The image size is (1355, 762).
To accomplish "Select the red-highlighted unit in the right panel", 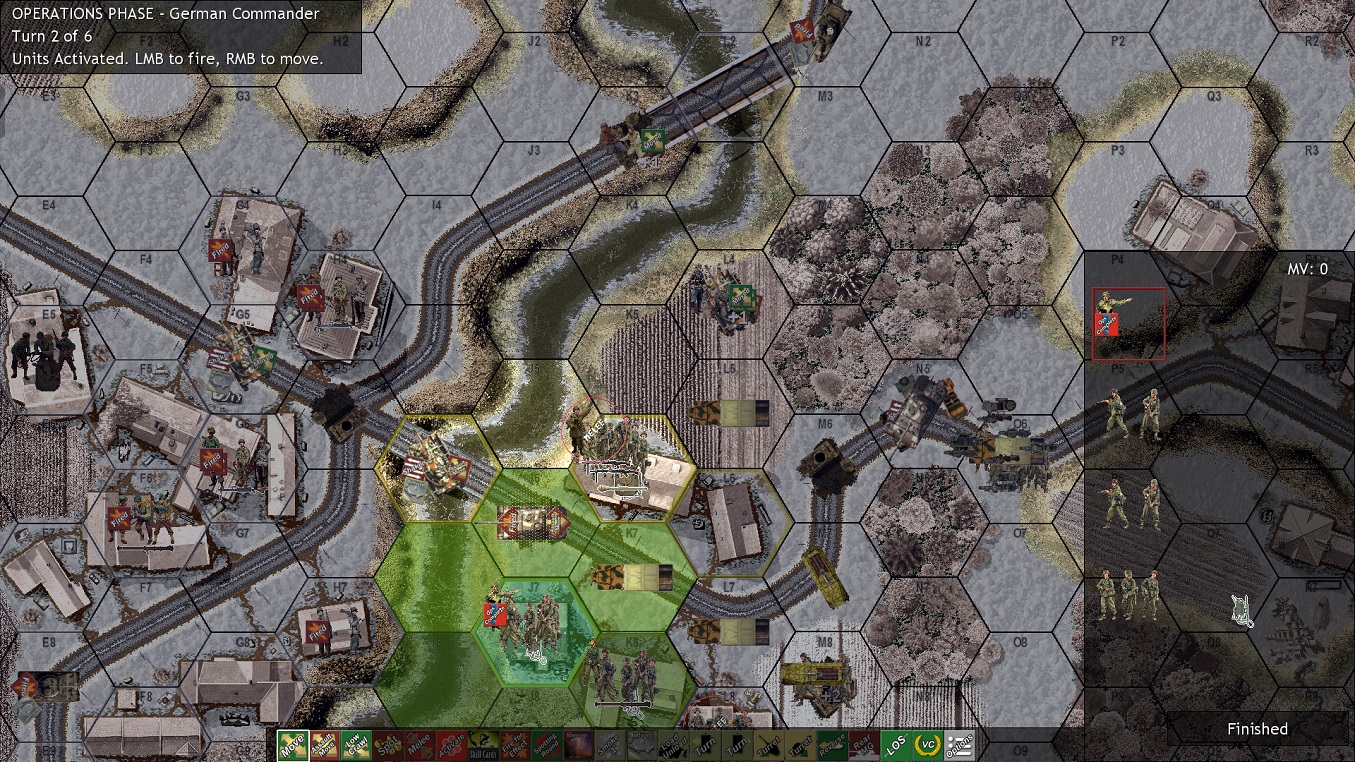I will (1128, 322).
